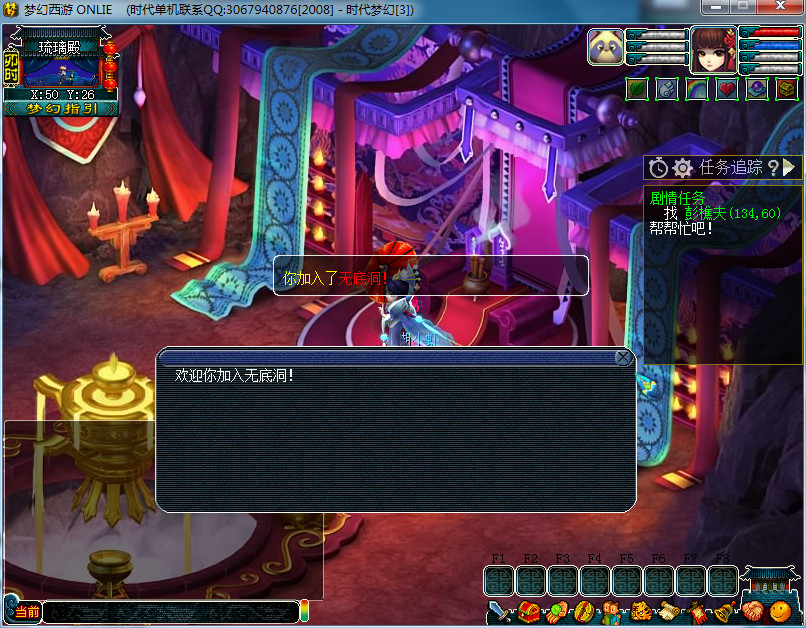The image size is (806, 628).
Task: Open the panda pet portrait
Action: pos(605,48)
